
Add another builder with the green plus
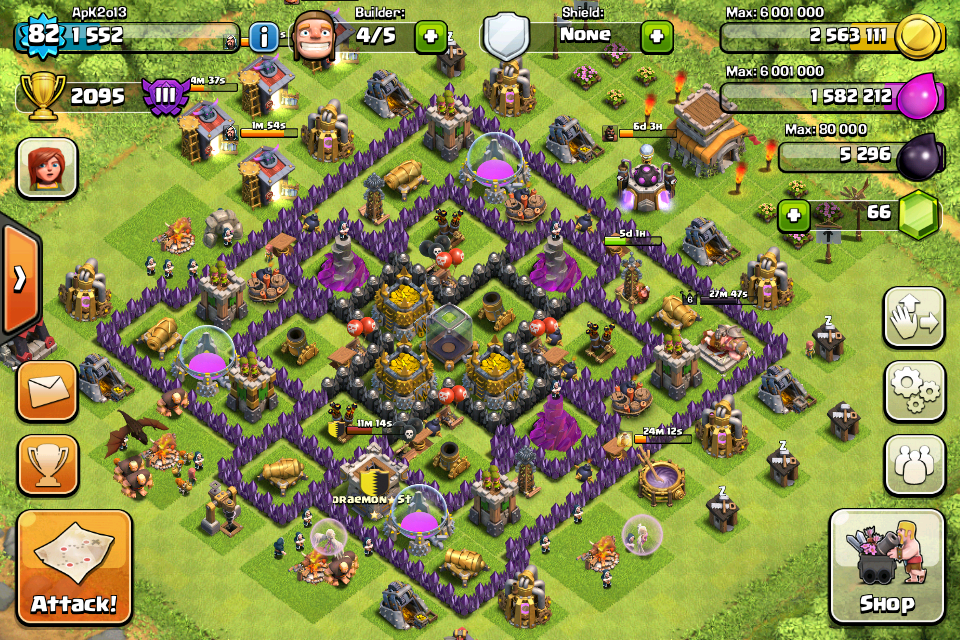(x=431, y=36)
